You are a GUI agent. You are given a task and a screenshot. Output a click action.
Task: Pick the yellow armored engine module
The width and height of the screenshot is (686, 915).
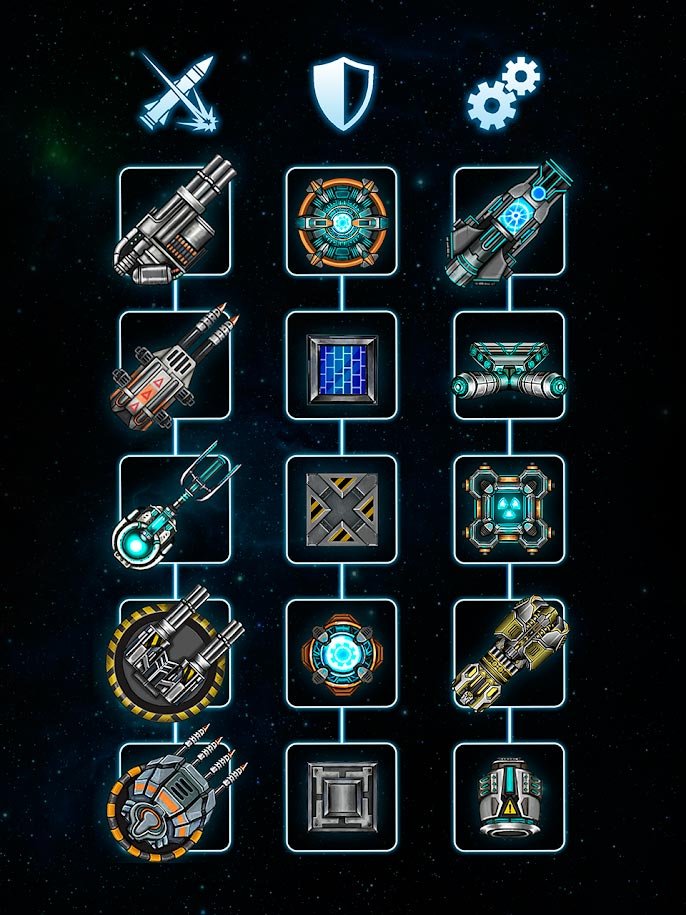pyautogui.click(x=508, y=653)
